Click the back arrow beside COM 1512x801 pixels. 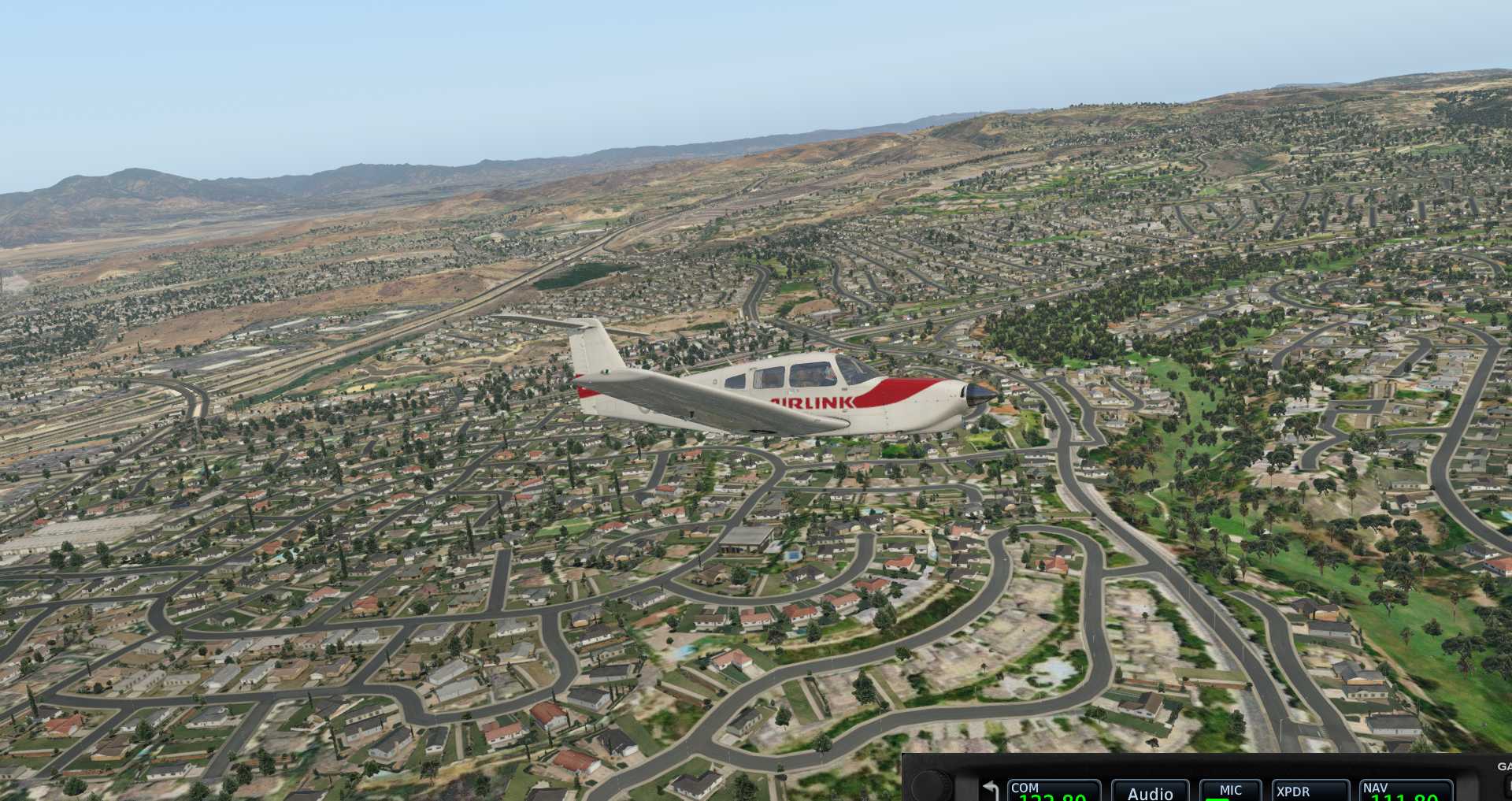click(x=991, y=789)
